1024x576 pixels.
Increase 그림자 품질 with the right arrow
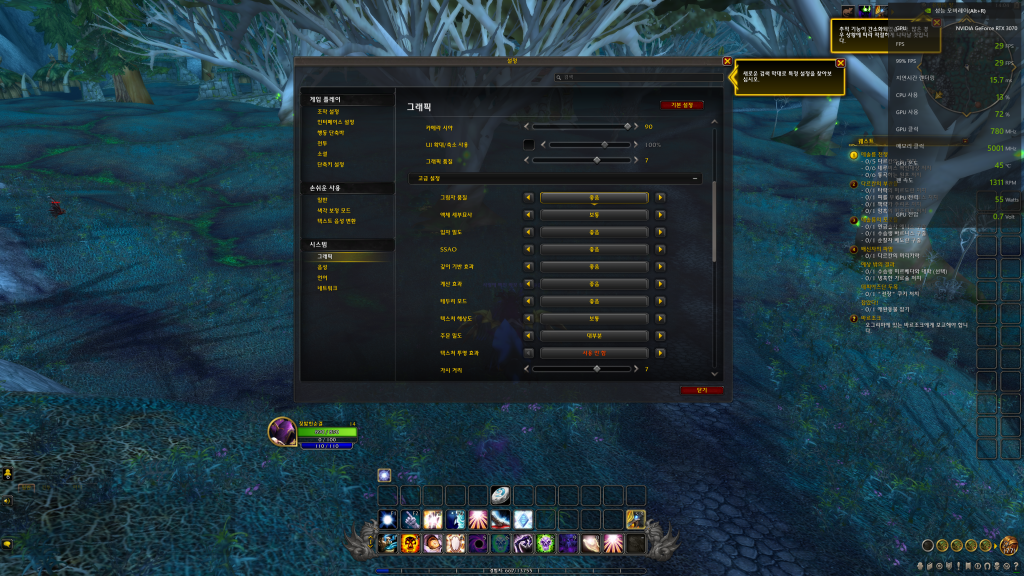660,197
